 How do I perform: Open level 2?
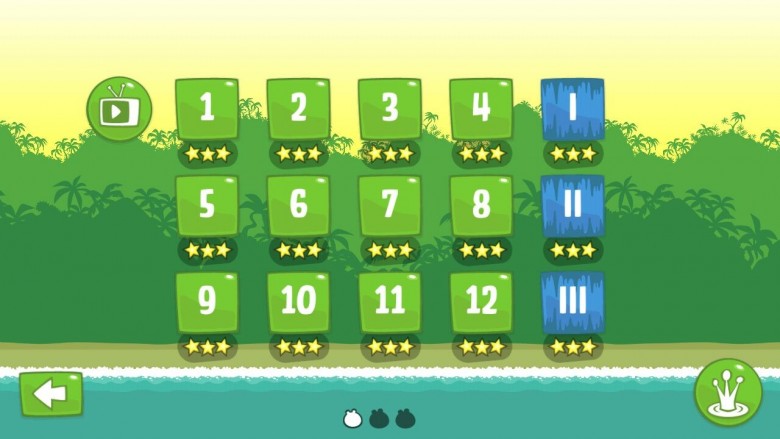coord(298,109)
